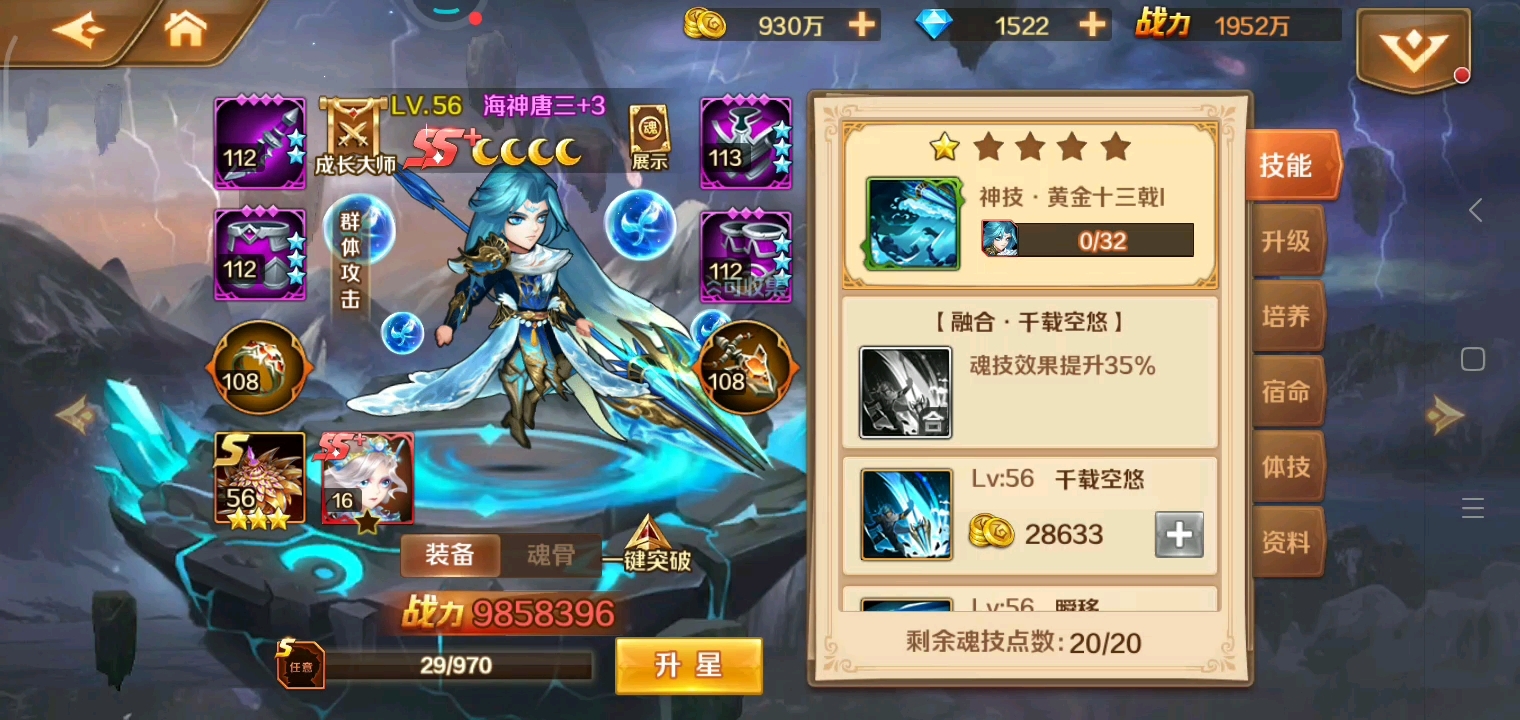Select the purple weapon equipment icon showing 112
The height and width of the screenshot is (720, 1520).
(x=259, y=143)
